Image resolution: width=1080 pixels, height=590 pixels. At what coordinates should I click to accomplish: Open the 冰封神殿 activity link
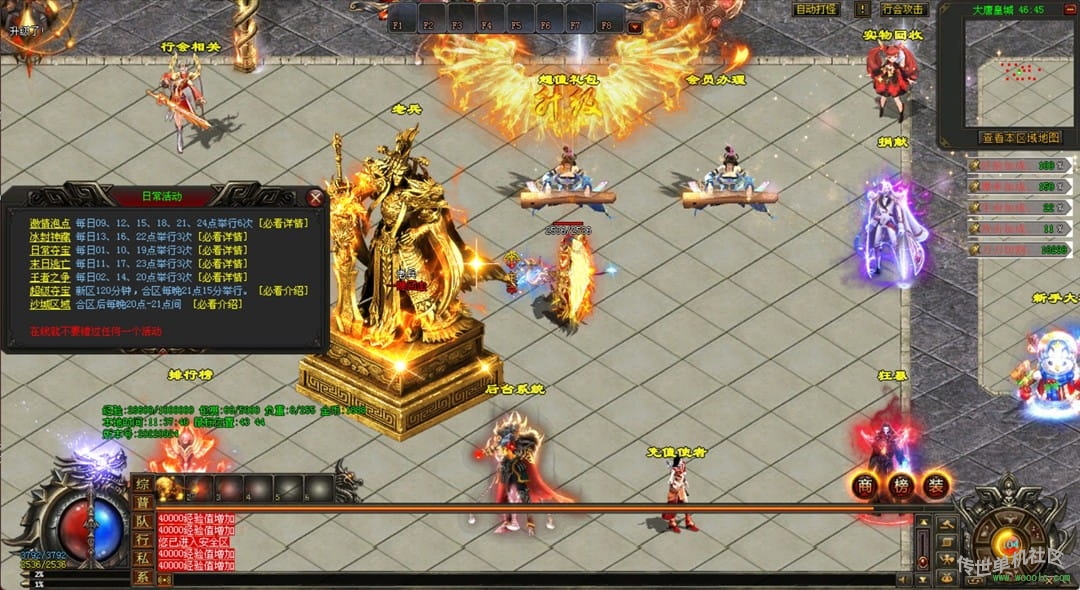[50, 237]
